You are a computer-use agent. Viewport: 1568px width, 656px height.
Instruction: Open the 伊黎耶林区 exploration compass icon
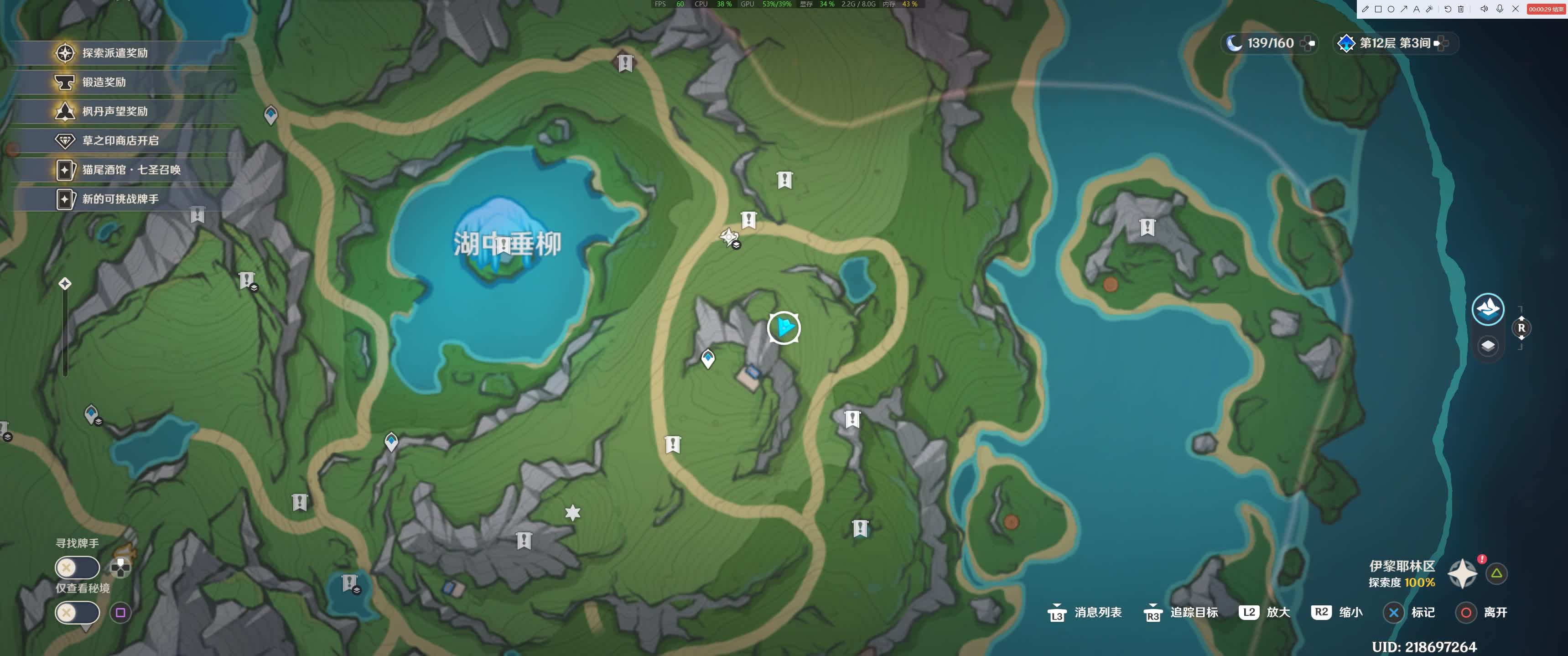click(x=1462, y=574)
